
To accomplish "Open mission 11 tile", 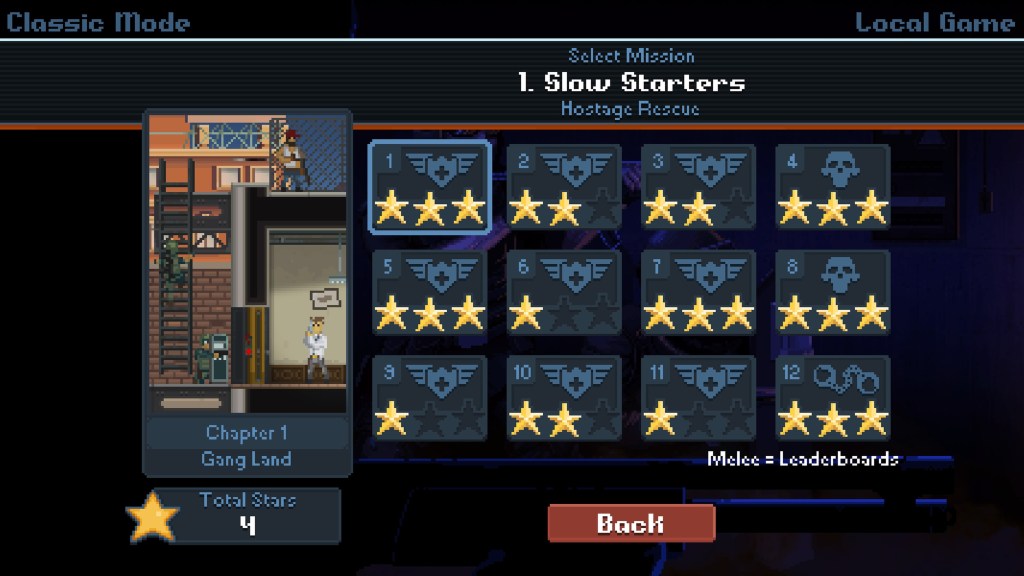I will 698,397.
